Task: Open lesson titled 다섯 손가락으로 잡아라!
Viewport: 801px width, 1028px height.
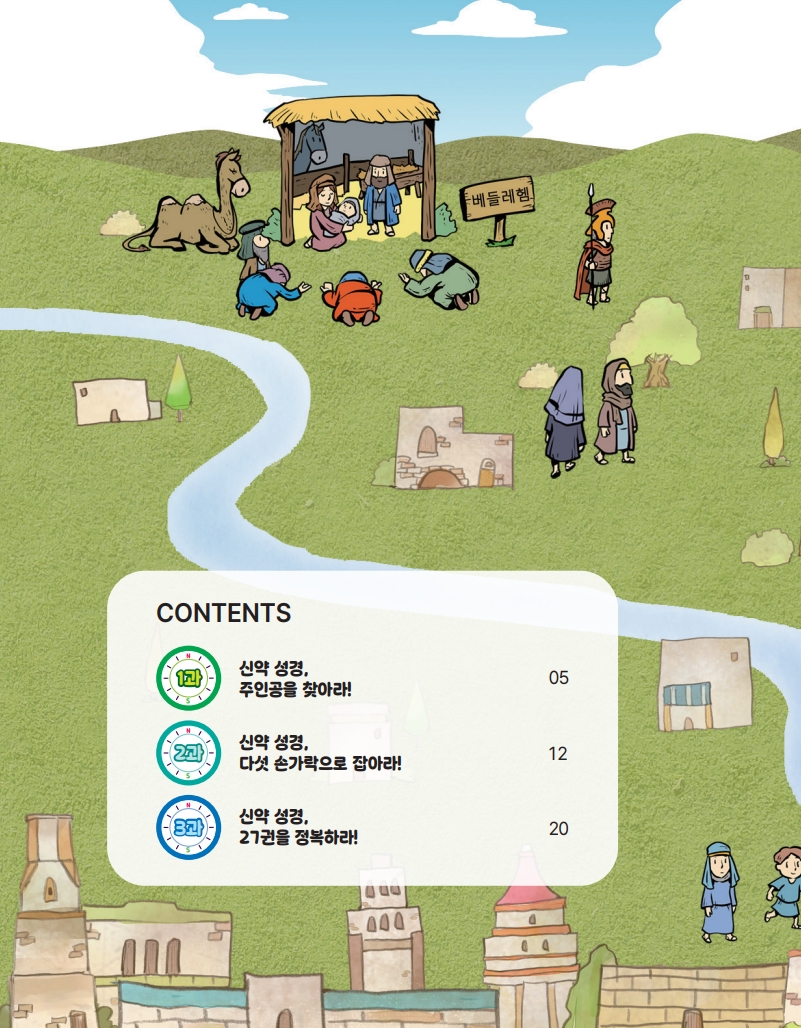Action: click(320, 753)
